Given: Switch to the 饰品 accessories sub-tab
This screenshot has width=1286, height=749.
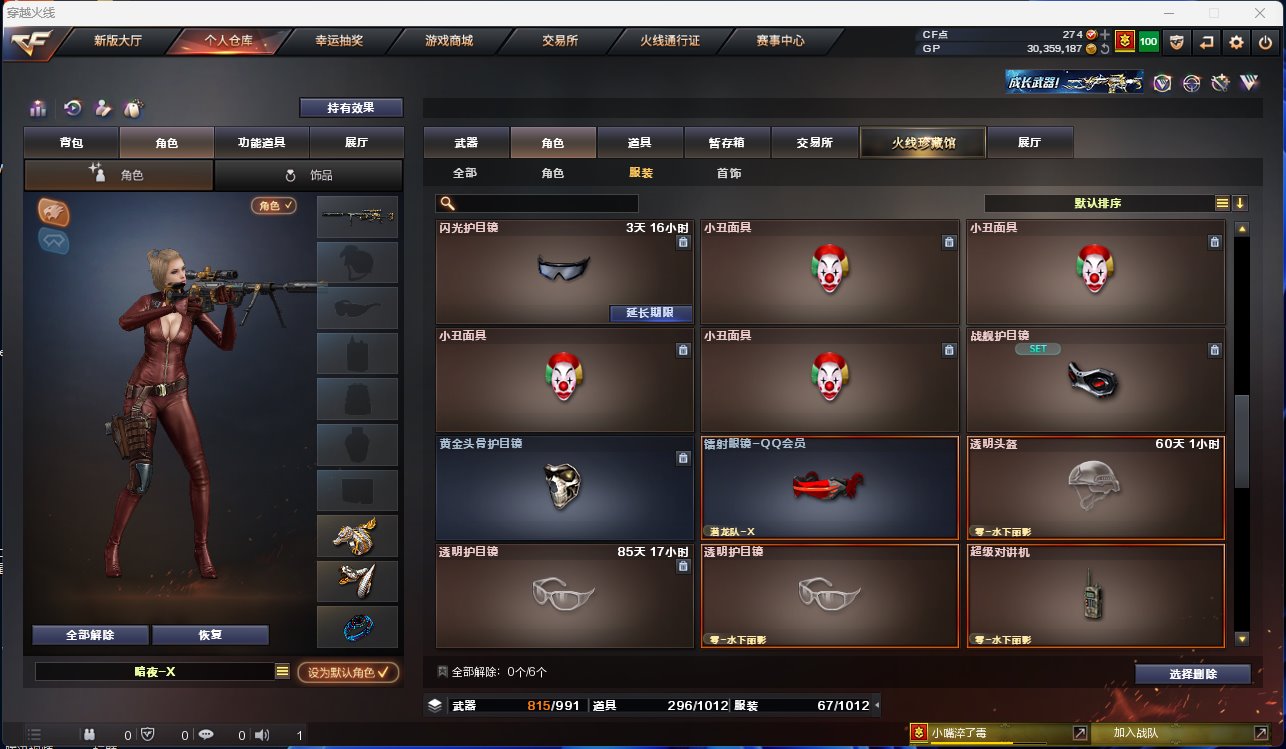Looking at the screenshot, I should 308,175.
